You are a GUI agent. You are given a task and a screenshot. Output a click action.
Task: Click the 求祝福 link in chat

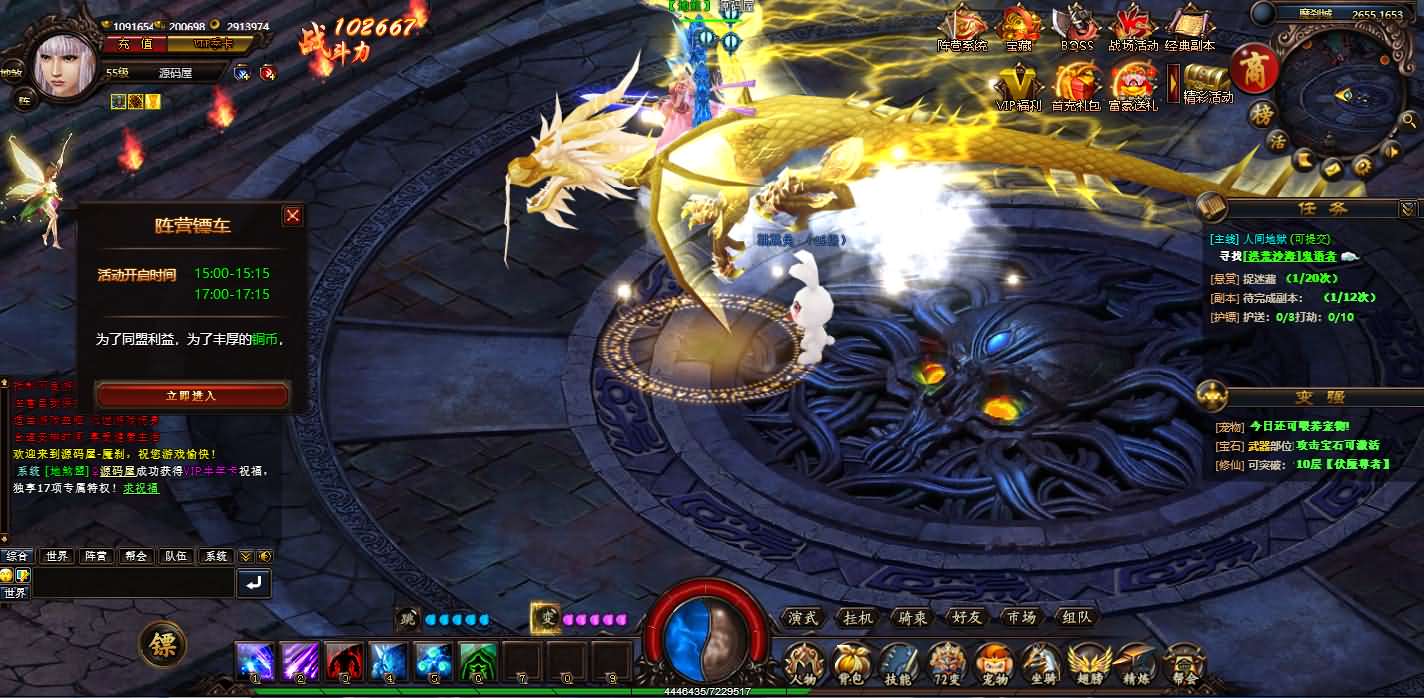tap(141, 488)
